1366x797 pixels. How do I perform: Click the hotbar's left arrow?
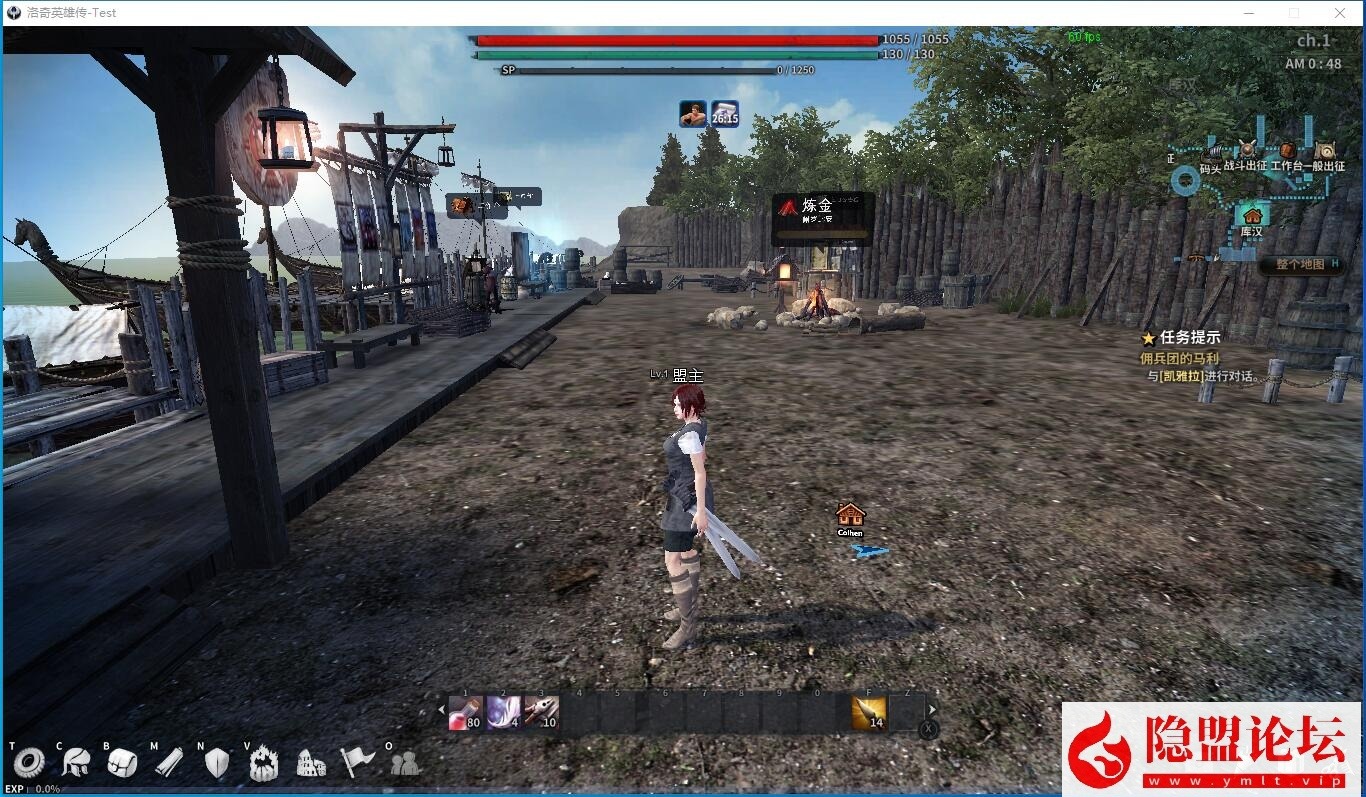coord(442,711)
